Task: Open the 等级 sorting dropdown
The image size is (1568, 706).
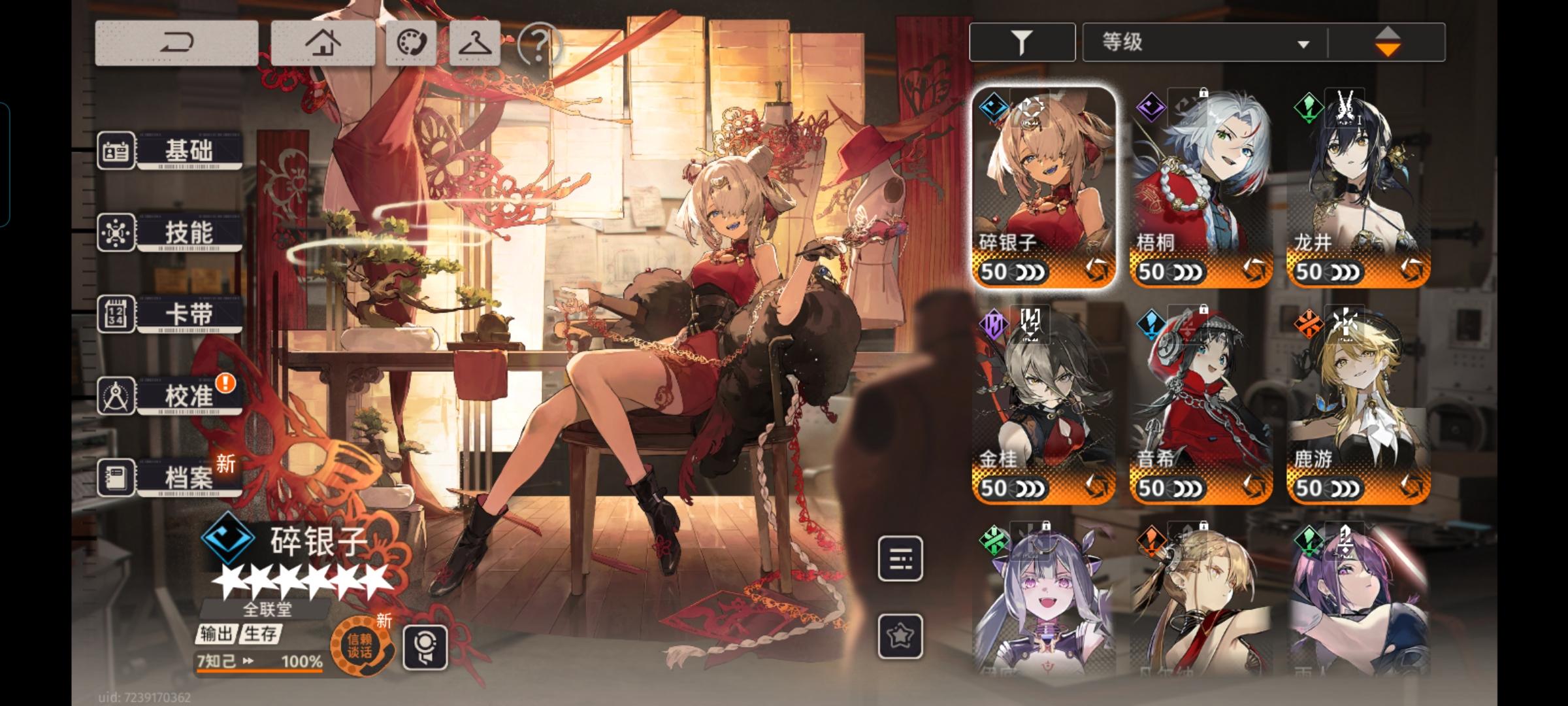Action: click(x=1202, y=41)
